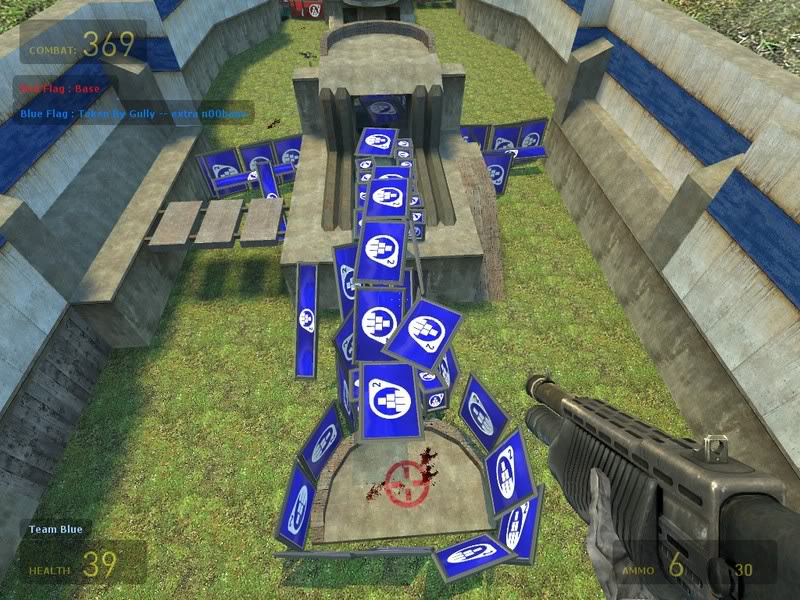
Task: Click the Blue Flag taken status row
Action: click(133, 114)
